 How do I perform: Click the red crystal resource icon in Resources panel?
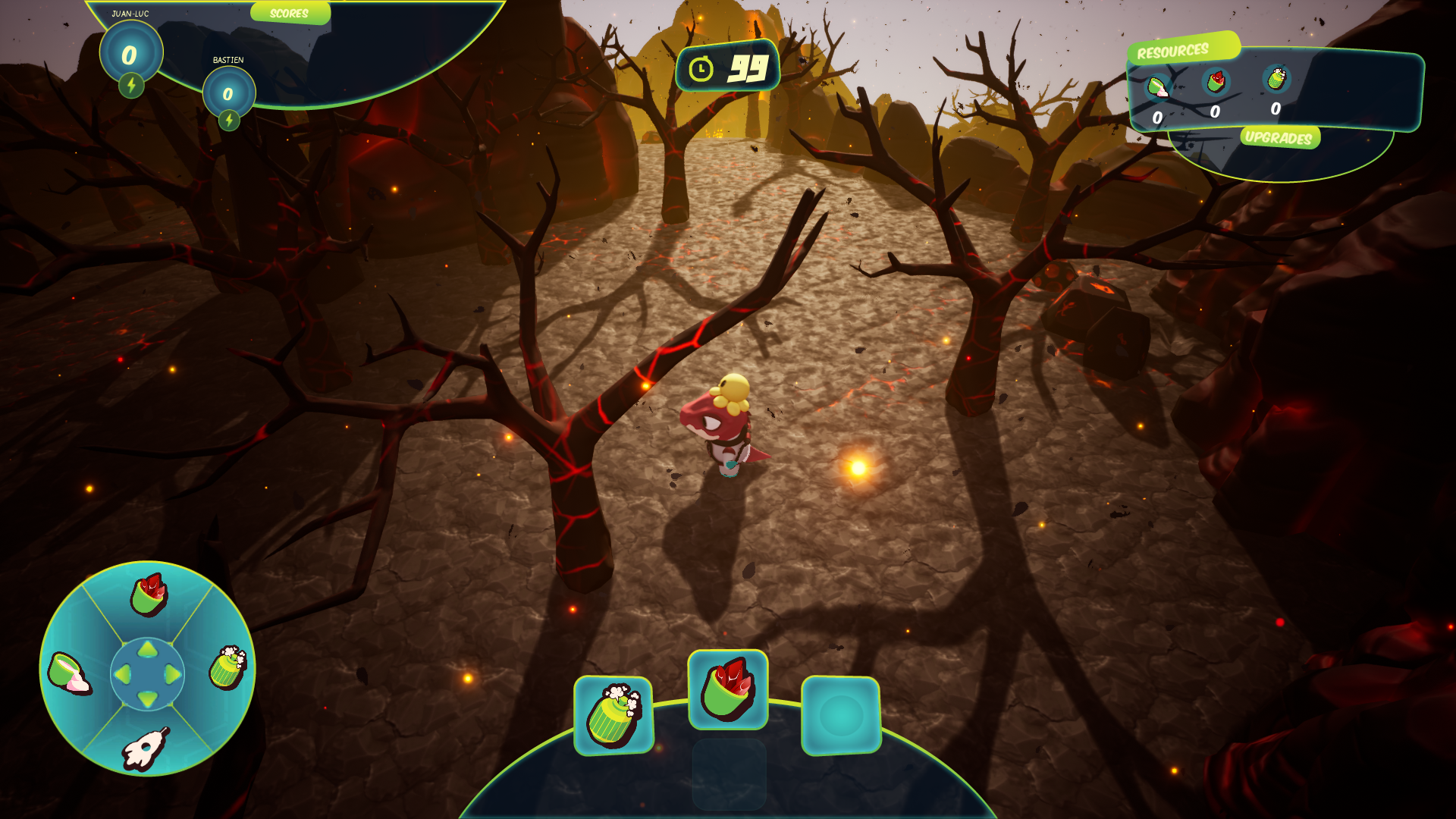click(x=1216, y=81)
